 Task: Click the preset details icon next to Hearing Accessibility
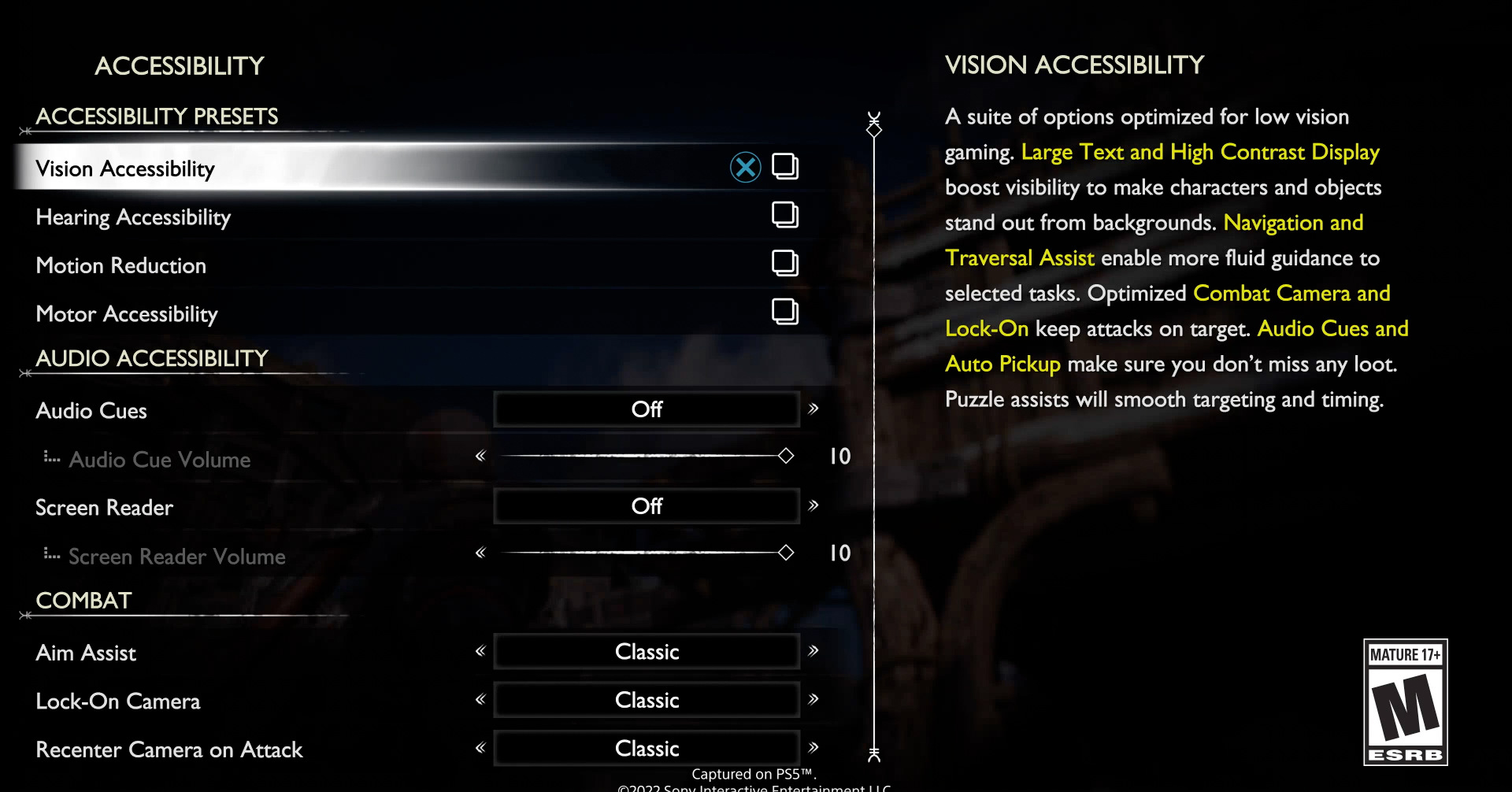click(x=785, y=215)
